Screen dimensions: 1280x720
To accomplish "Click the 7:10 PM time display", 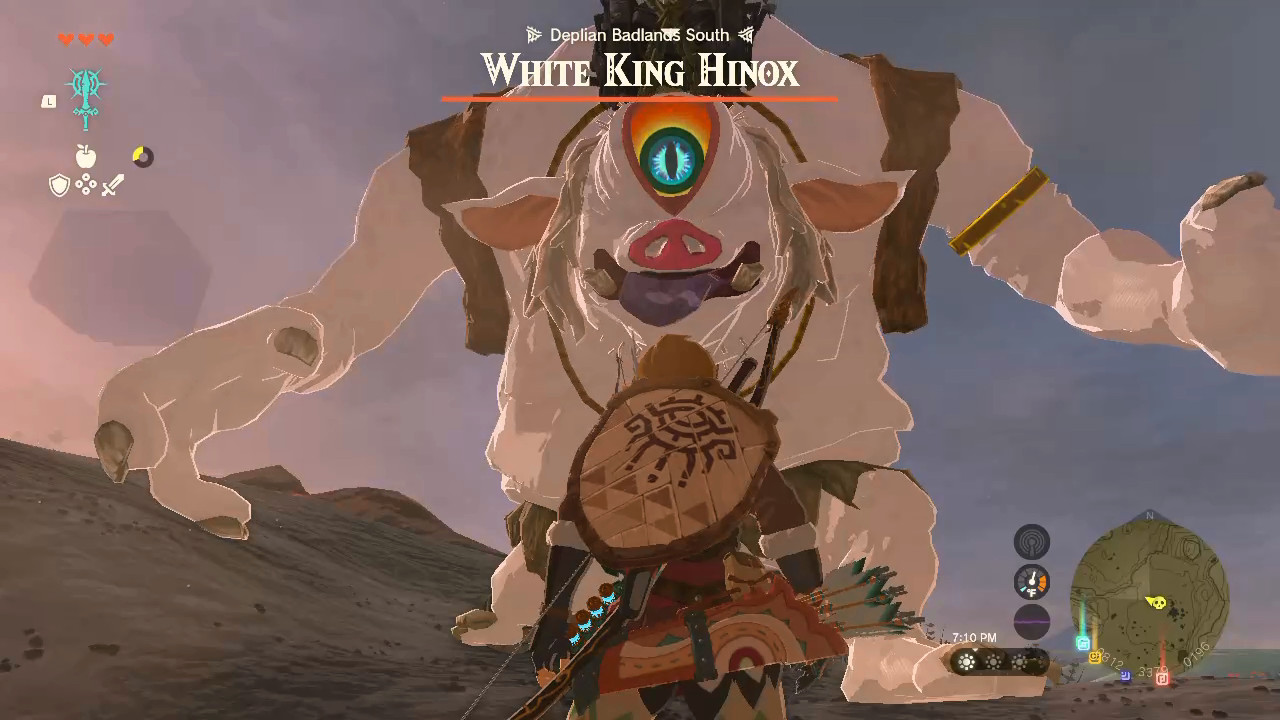I will click(973, 636).
